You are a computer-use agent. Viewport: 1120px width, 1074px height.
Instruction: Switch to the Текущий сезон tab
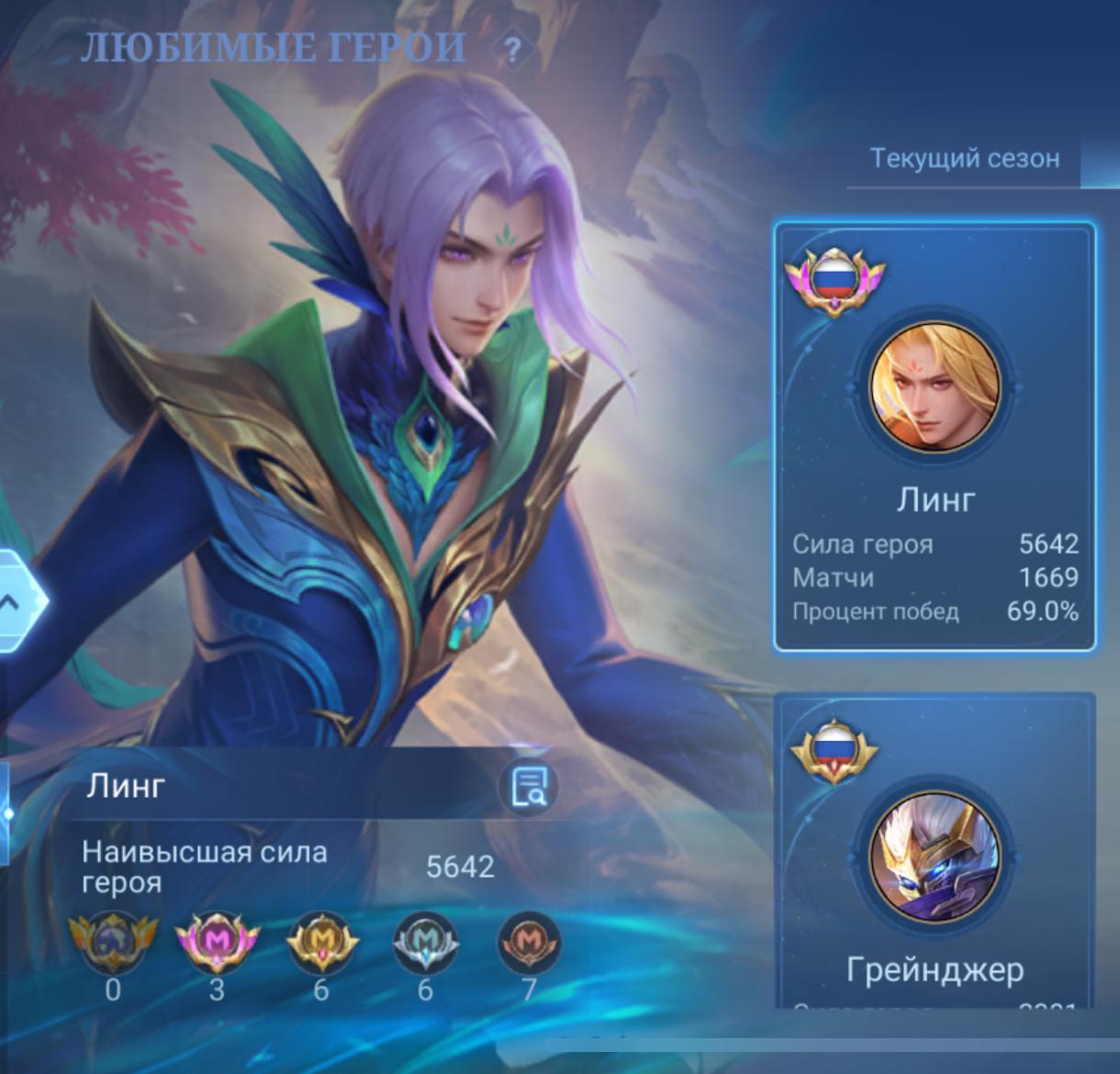point(964,158)
